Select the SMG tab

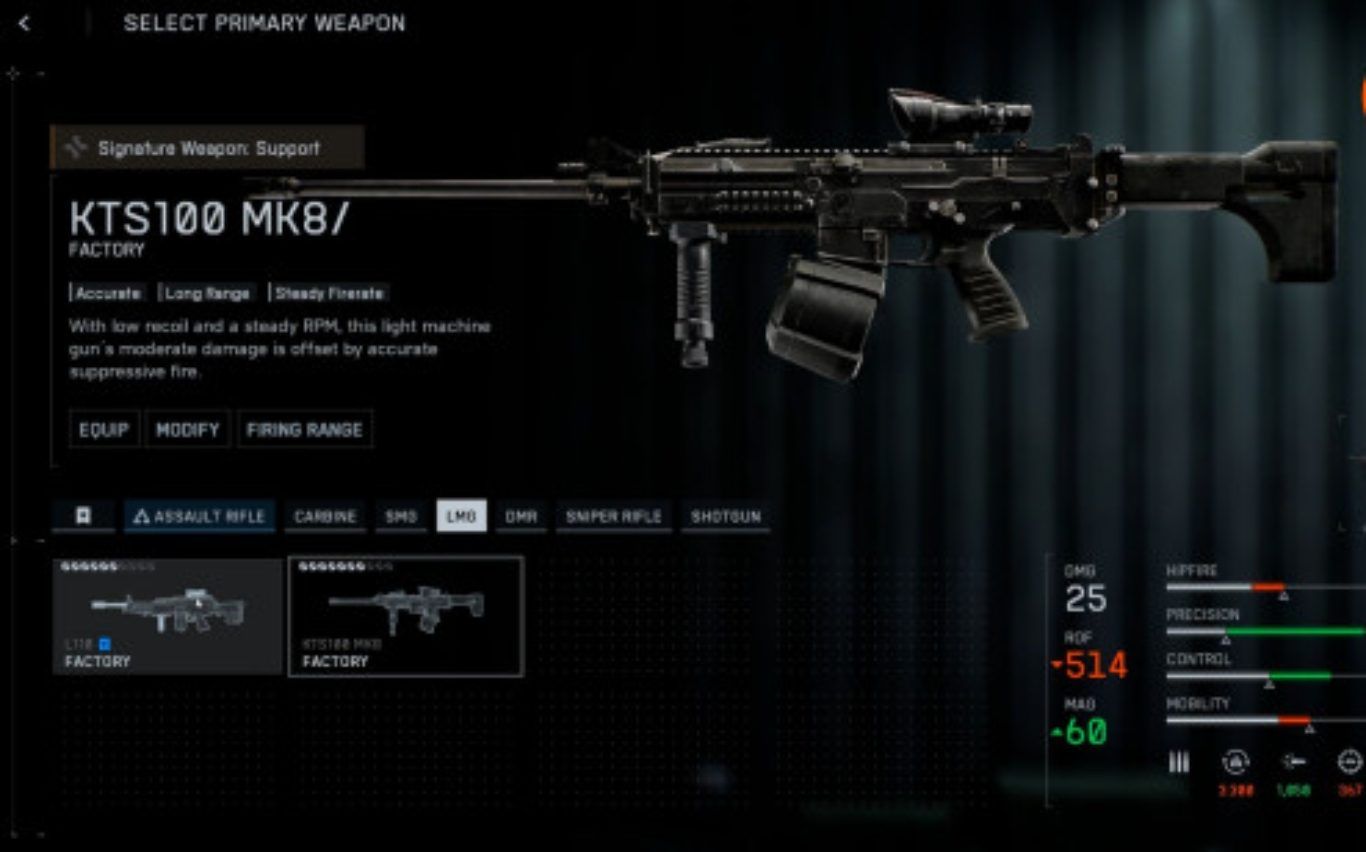401,516
